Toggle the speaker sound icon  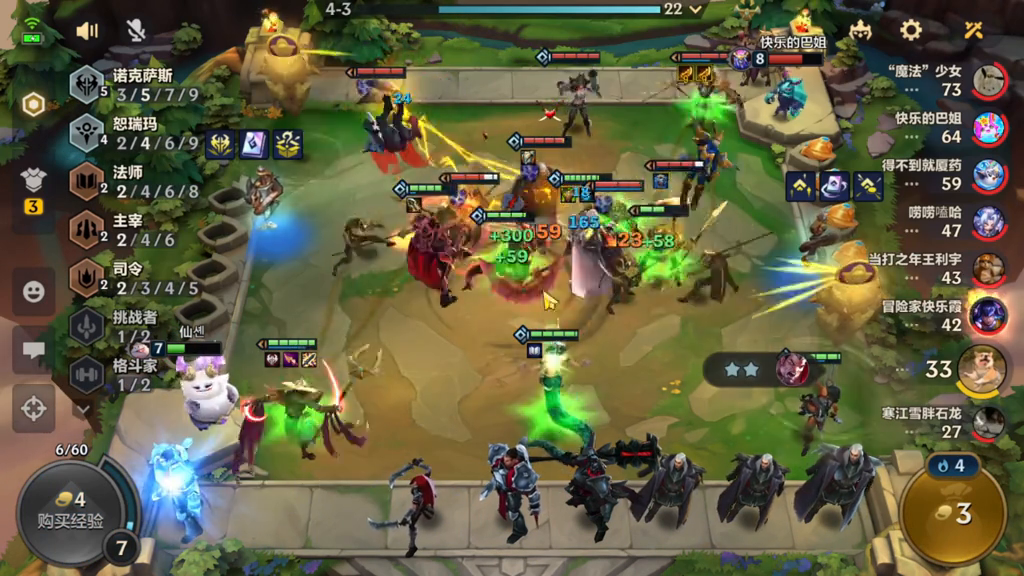click(x=87, y=30)
